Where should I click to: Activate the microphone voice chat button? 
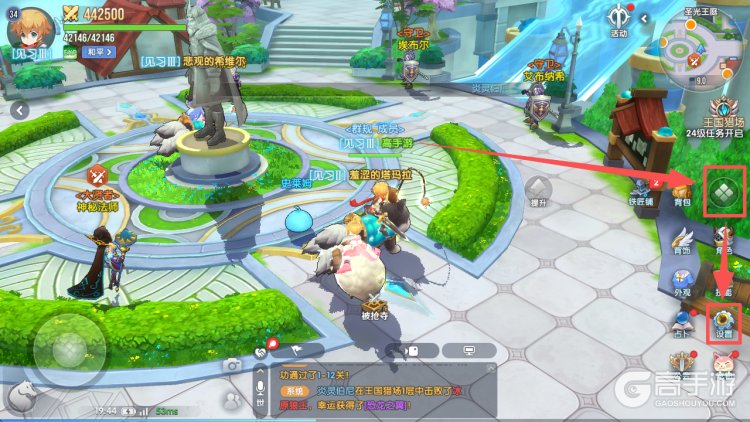[261, 386]
